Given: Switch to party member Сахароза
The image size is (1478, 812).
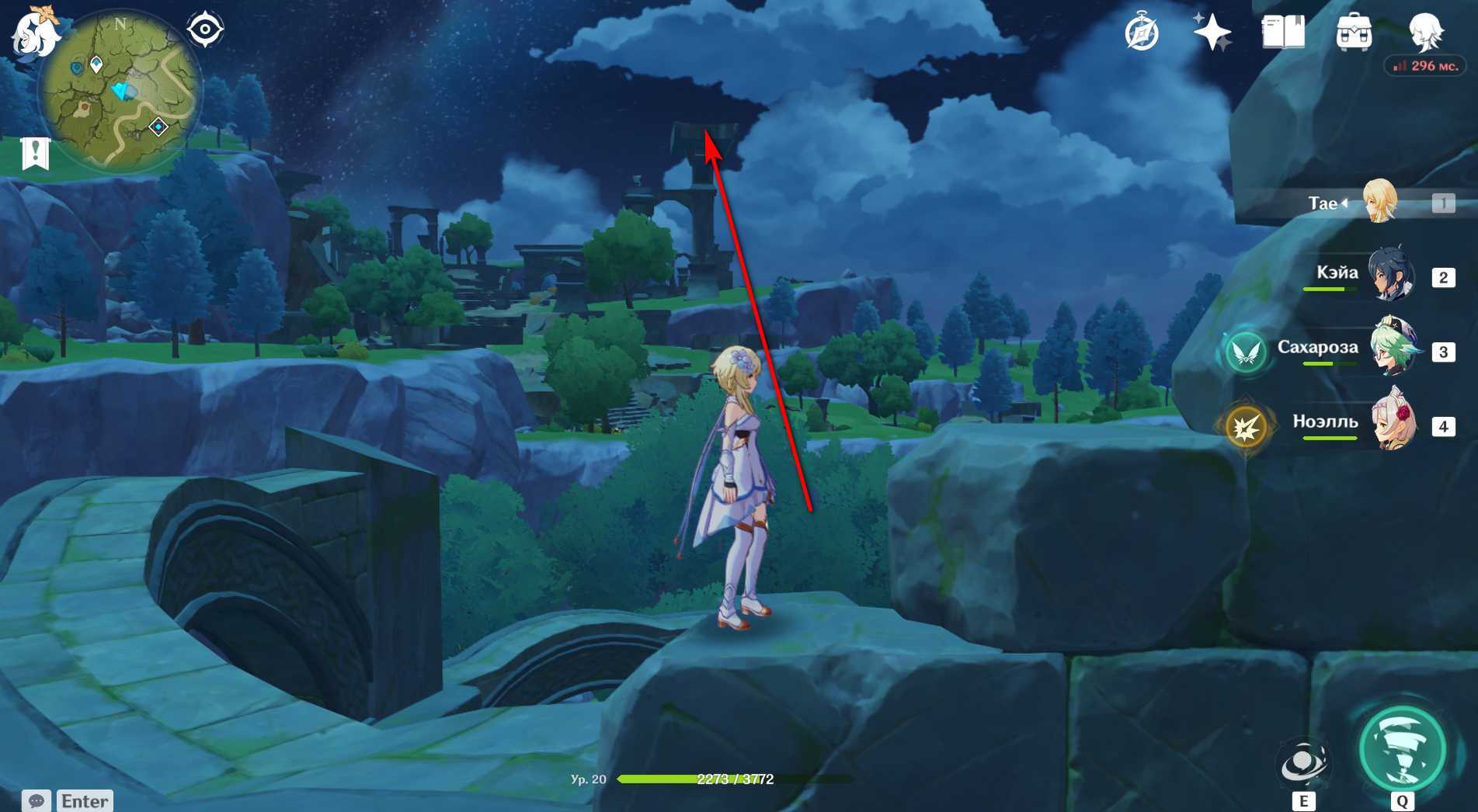Looking at the screenshot, I should coord(1393,349).
